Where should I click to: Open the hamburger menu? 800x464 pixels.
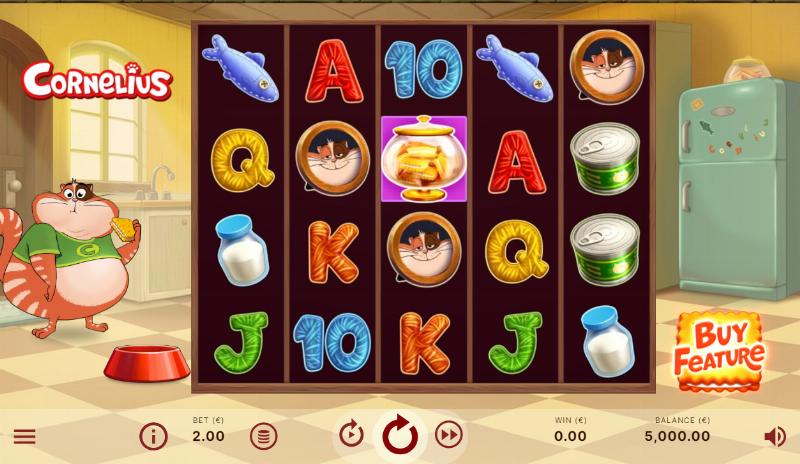click(x=24, y=436)
